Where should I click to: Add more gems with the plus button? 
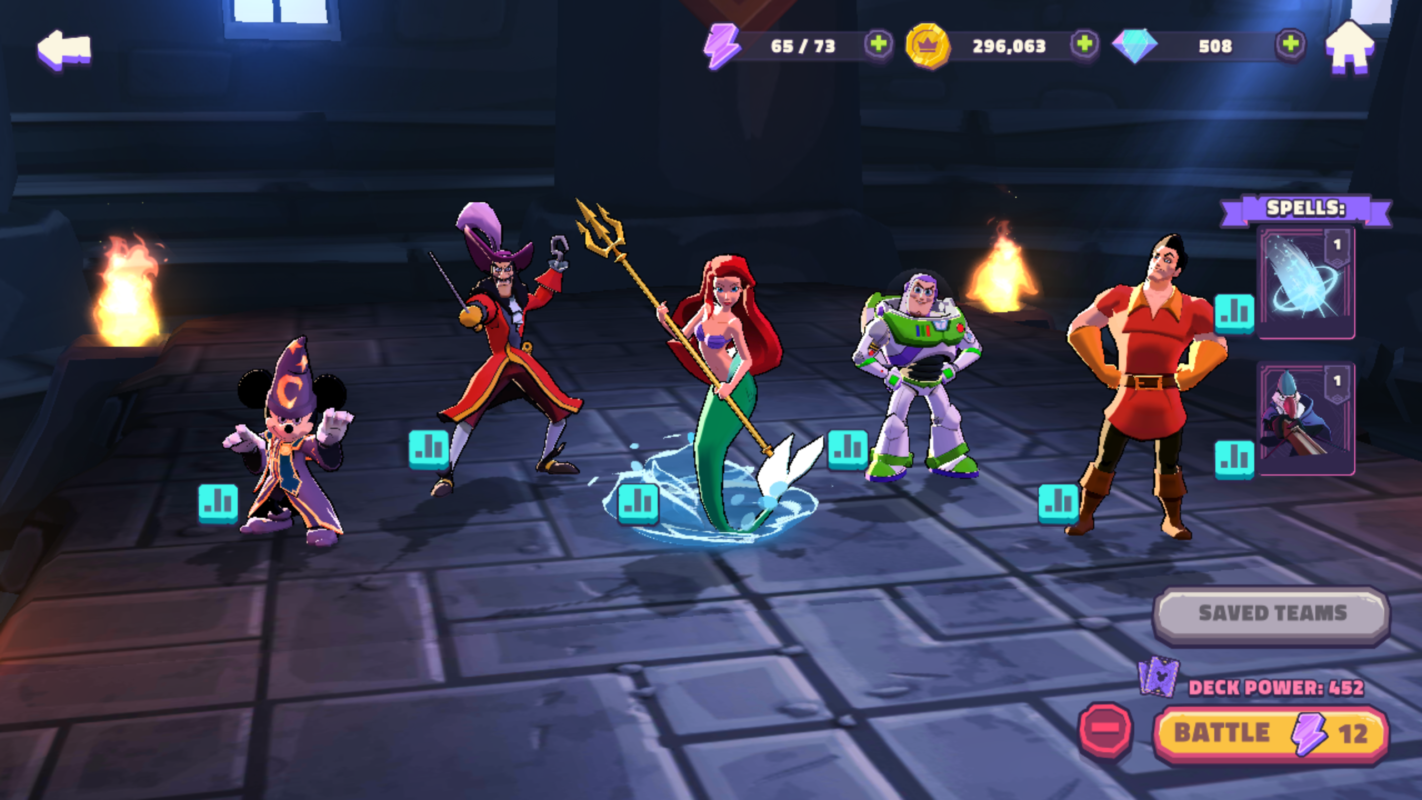(x=1290, y=45)
